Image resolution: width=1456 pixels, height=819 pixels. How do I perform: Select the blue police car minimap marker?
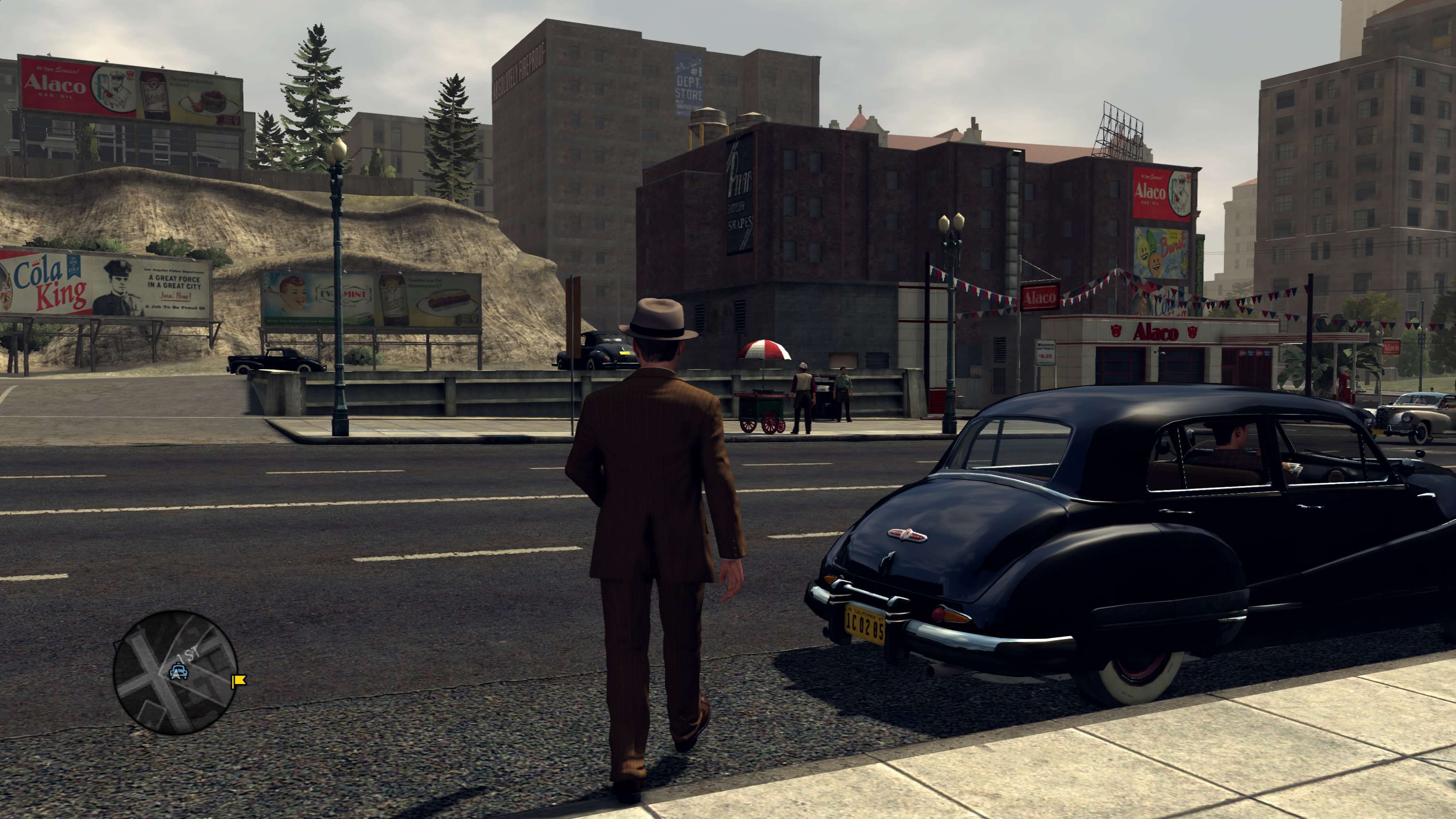click(x=178, y=671)
